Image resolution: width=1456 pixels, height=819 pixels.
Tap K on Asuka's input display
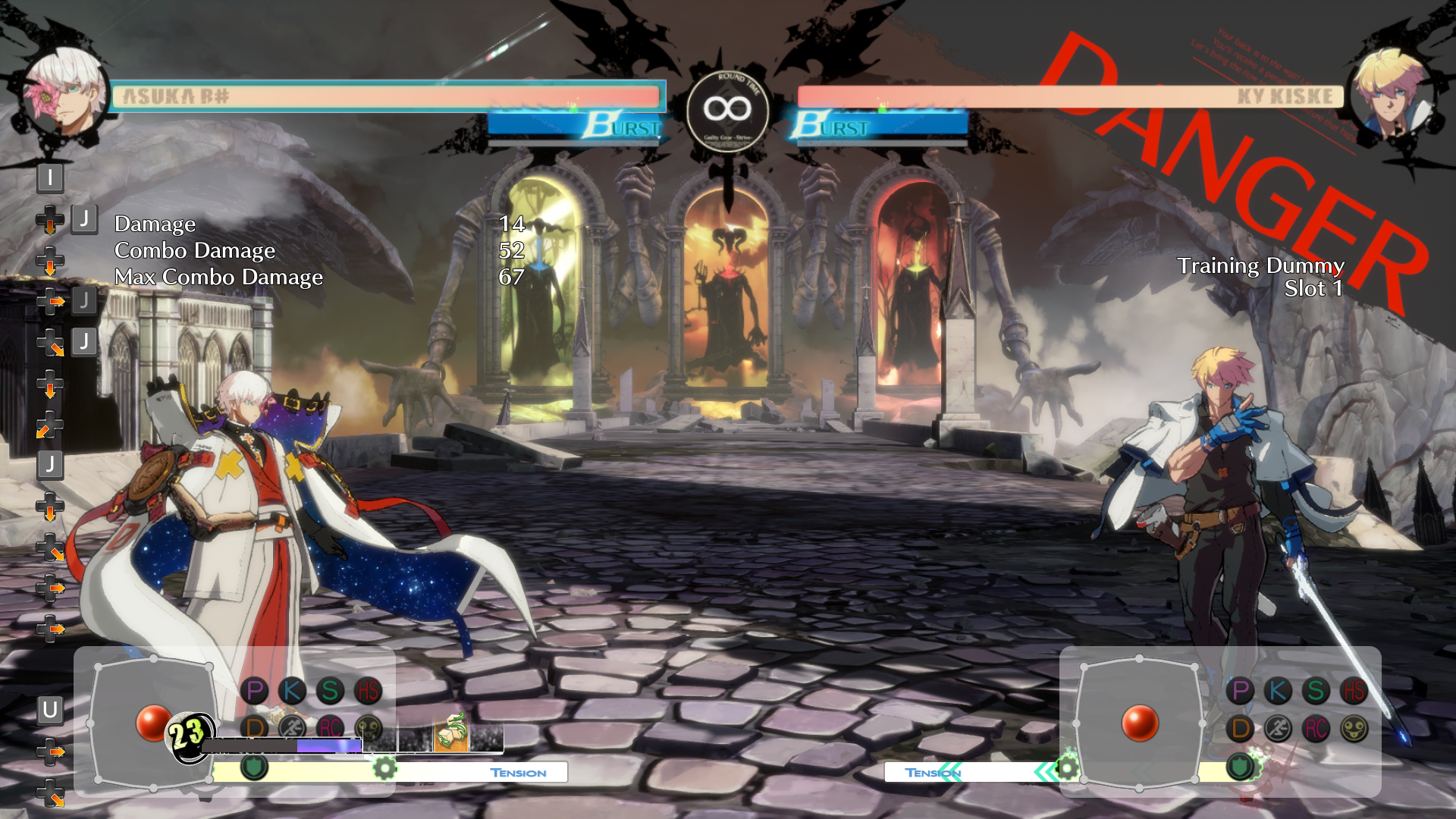click(x=292, y=691)
